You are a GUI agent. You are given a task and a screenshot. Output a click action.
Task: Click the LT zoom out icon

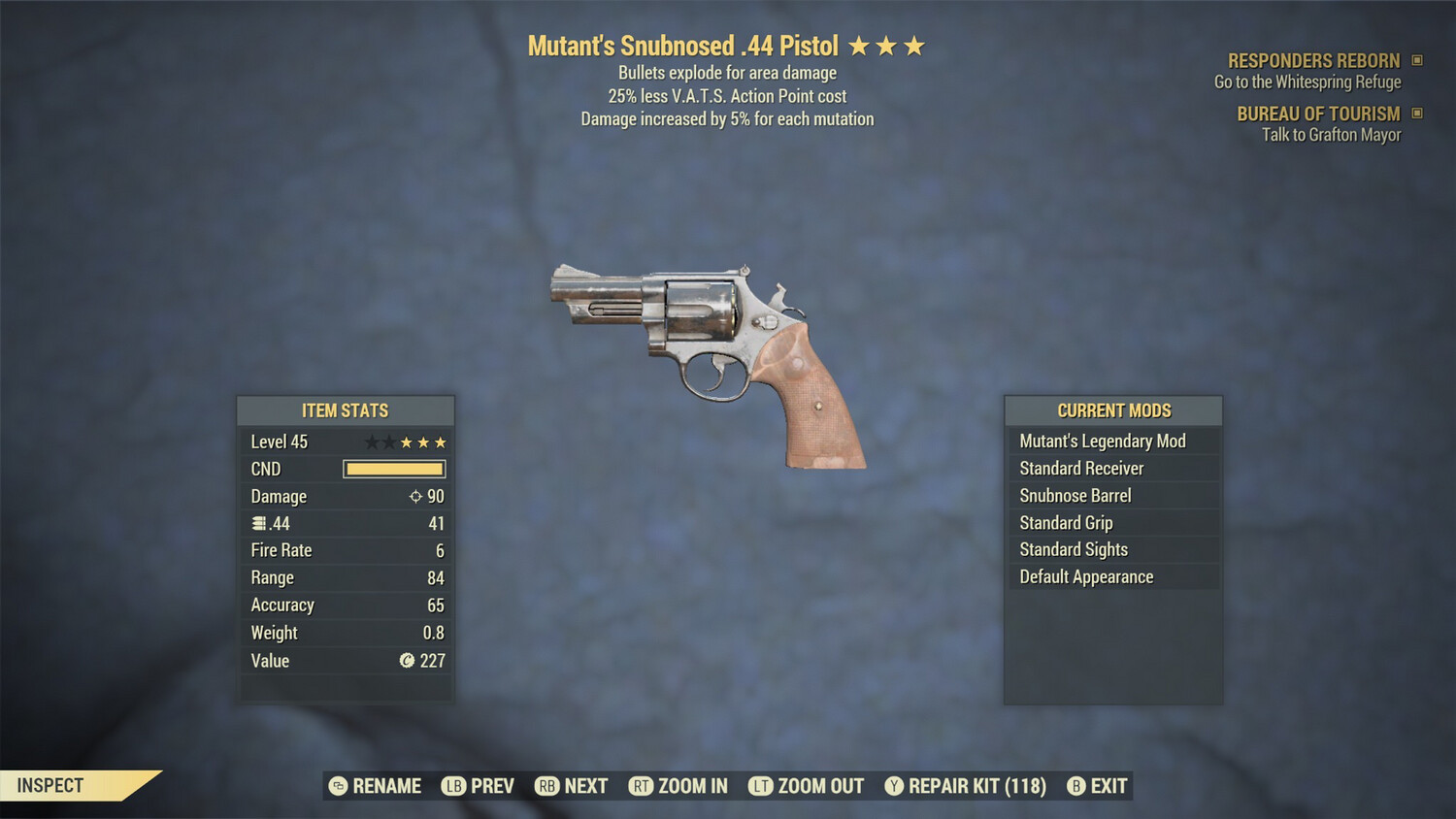tap(762, 786)
